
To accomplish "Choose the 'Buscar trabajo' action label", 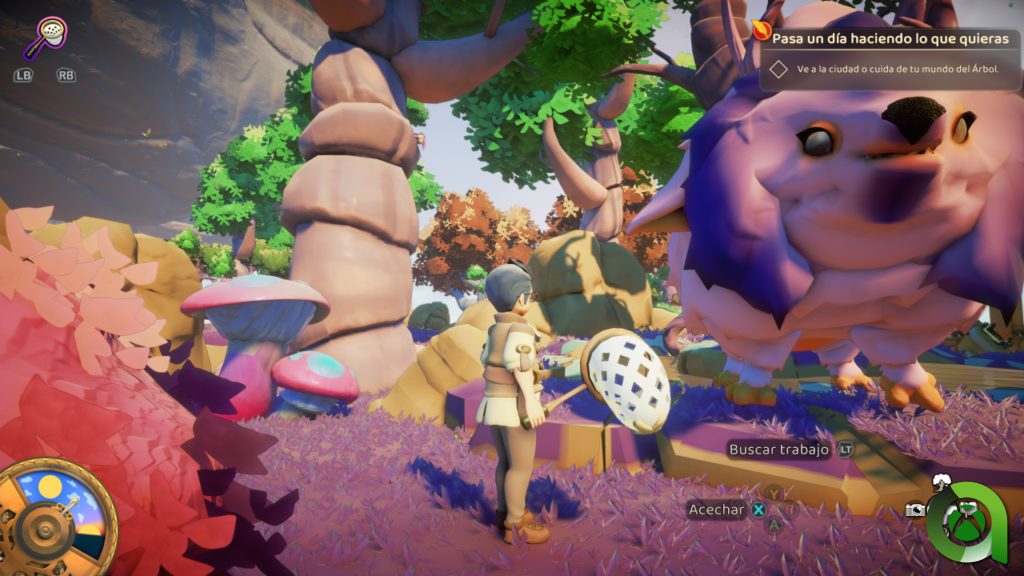I will [779, 450].
